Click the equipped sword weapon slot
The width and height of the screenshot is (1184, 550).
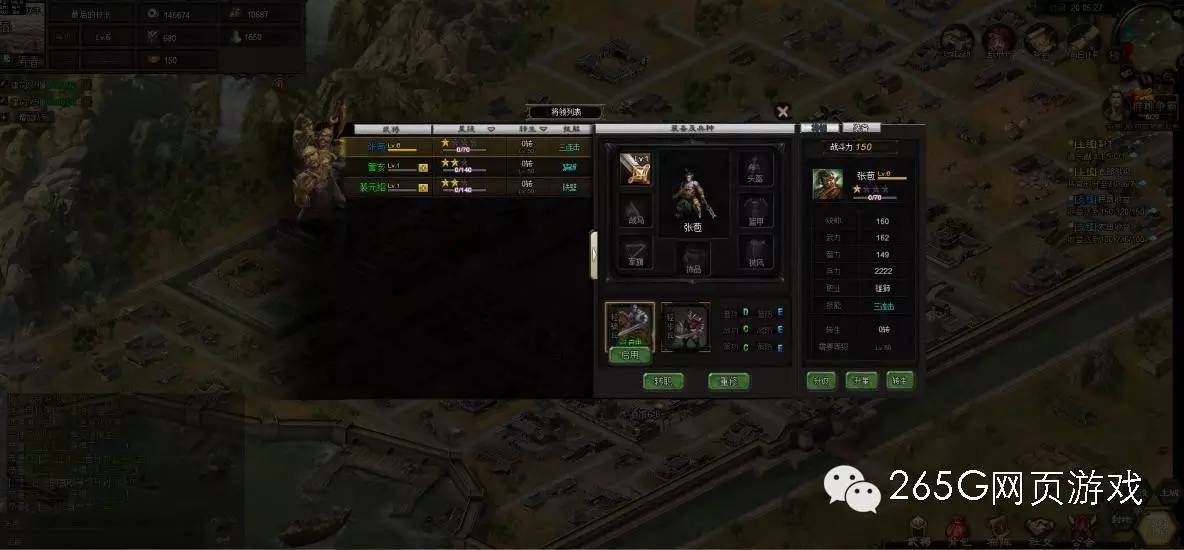(x=634, y=170)
